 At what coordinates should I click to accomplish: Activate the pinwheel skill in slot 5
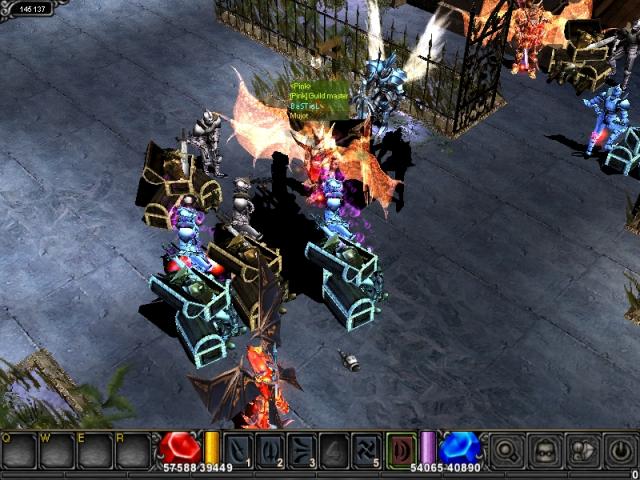pyautogui.click(x=366, y=451)
